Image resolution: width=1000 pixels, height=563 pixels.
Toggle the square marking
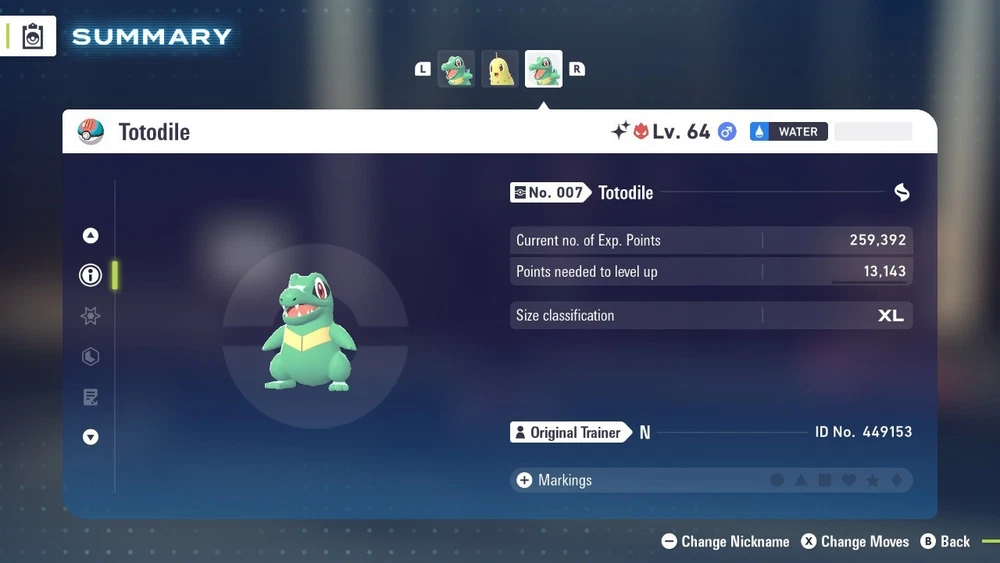coord(825,481)
